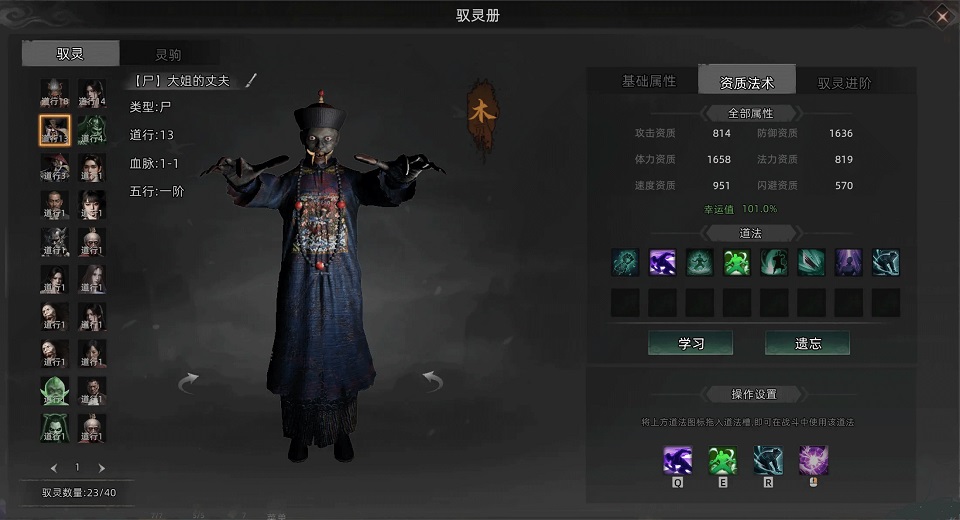Click the 遗忘 button
The width and height of the screenshot is (960, 520).
tap(807, 343)
